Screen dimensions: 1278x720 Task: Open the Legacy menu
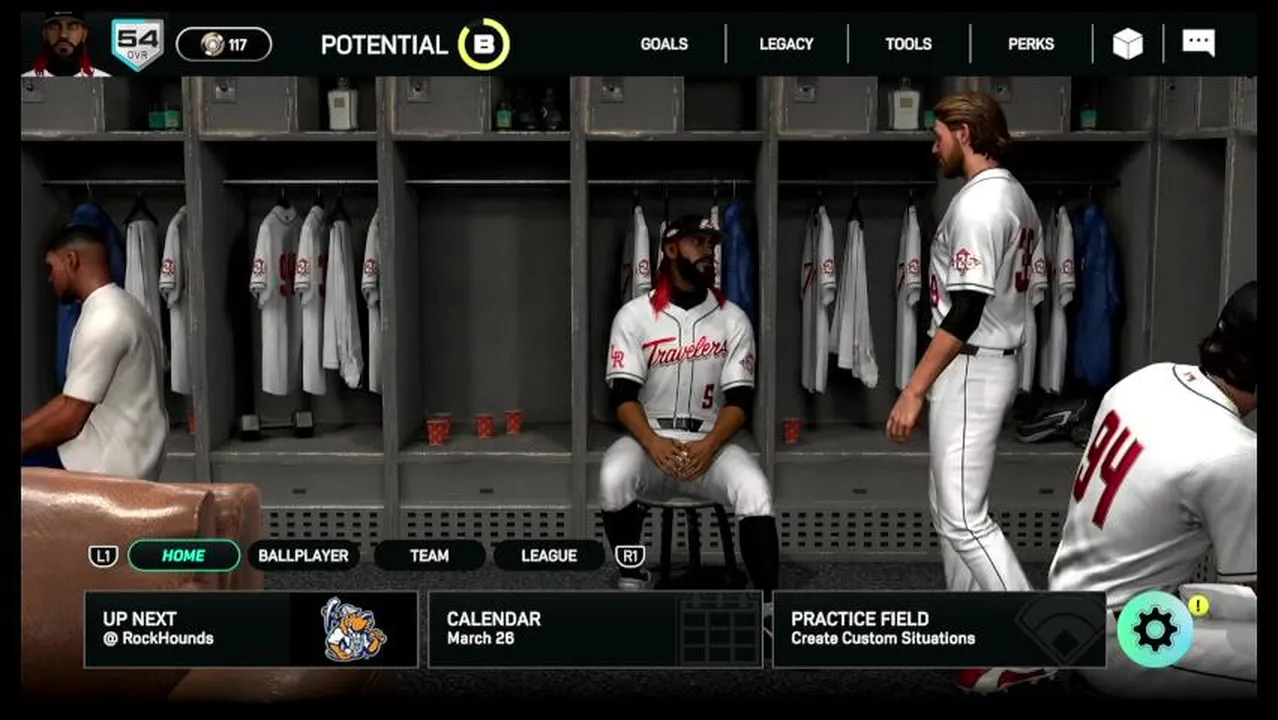point(786,44)
